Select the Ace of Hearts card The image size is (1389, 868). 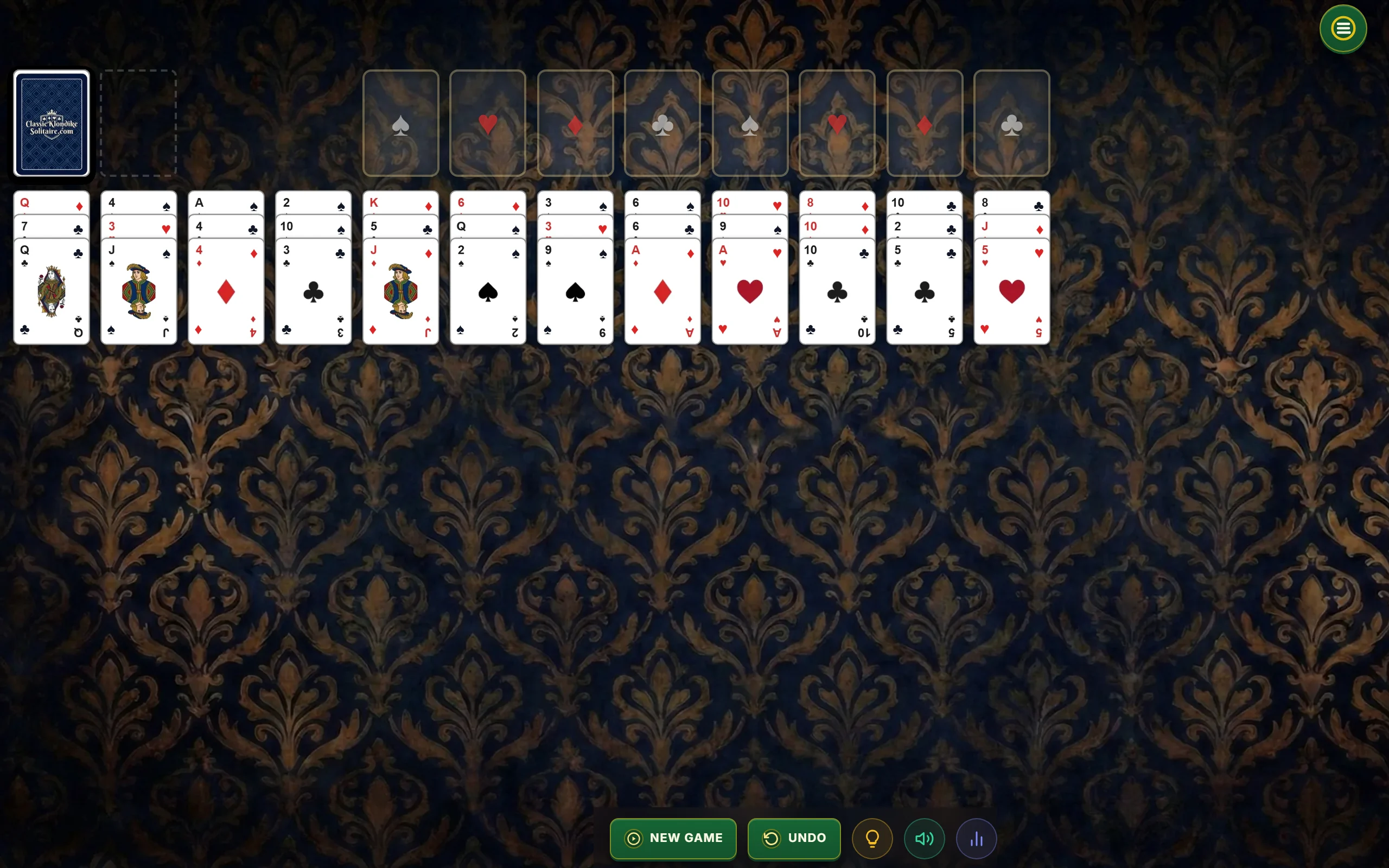point(750,293)
